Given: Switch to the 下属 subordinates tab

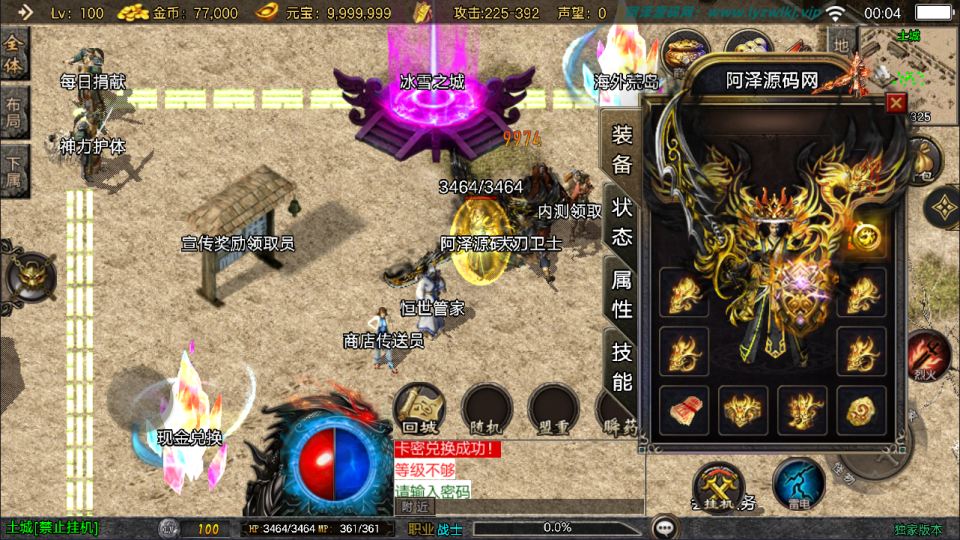Looking at the screenshot, I should point(14,171).
